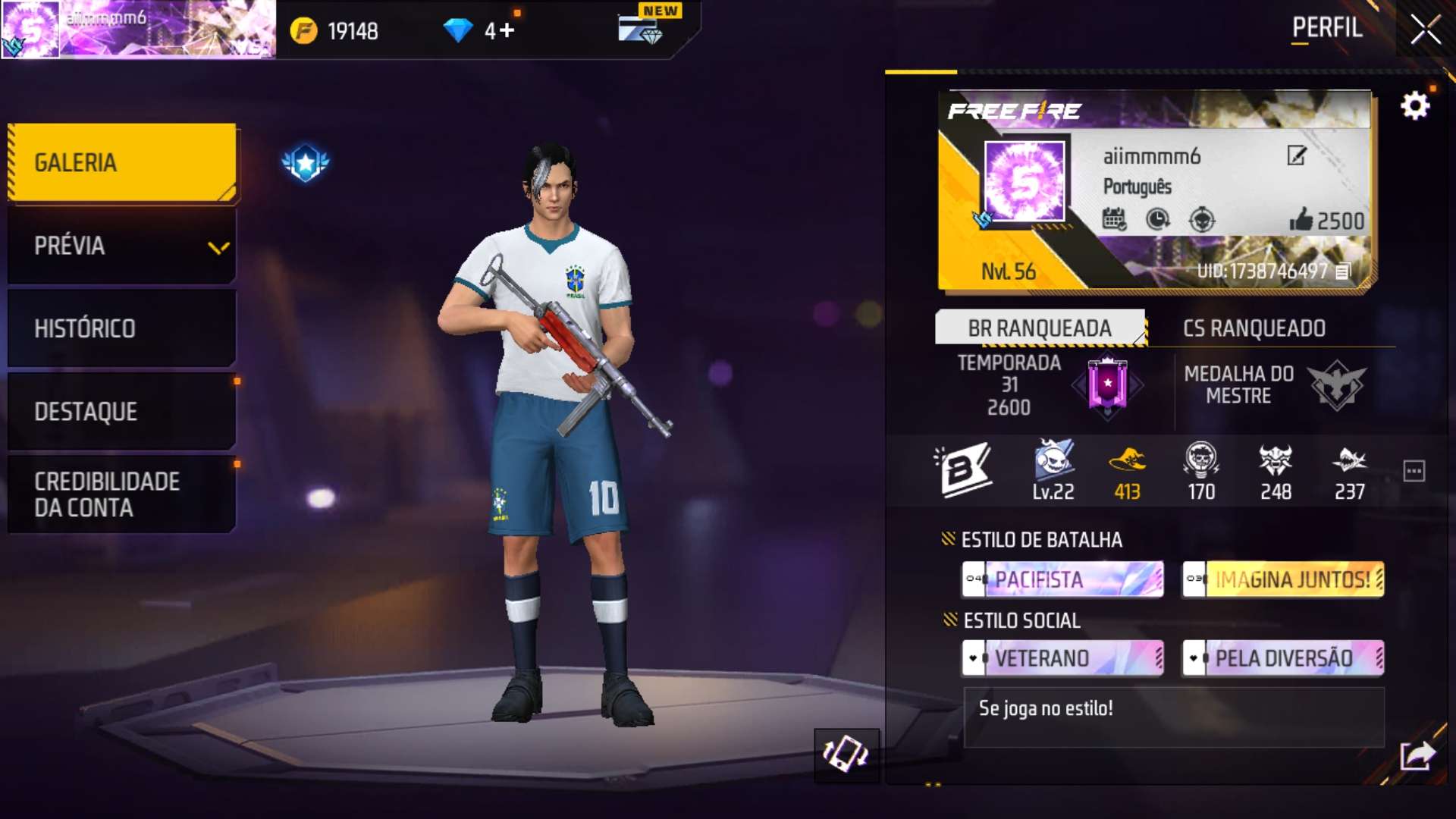
Task: Close the Perfil screen
Action: [x=1425, y=30]
